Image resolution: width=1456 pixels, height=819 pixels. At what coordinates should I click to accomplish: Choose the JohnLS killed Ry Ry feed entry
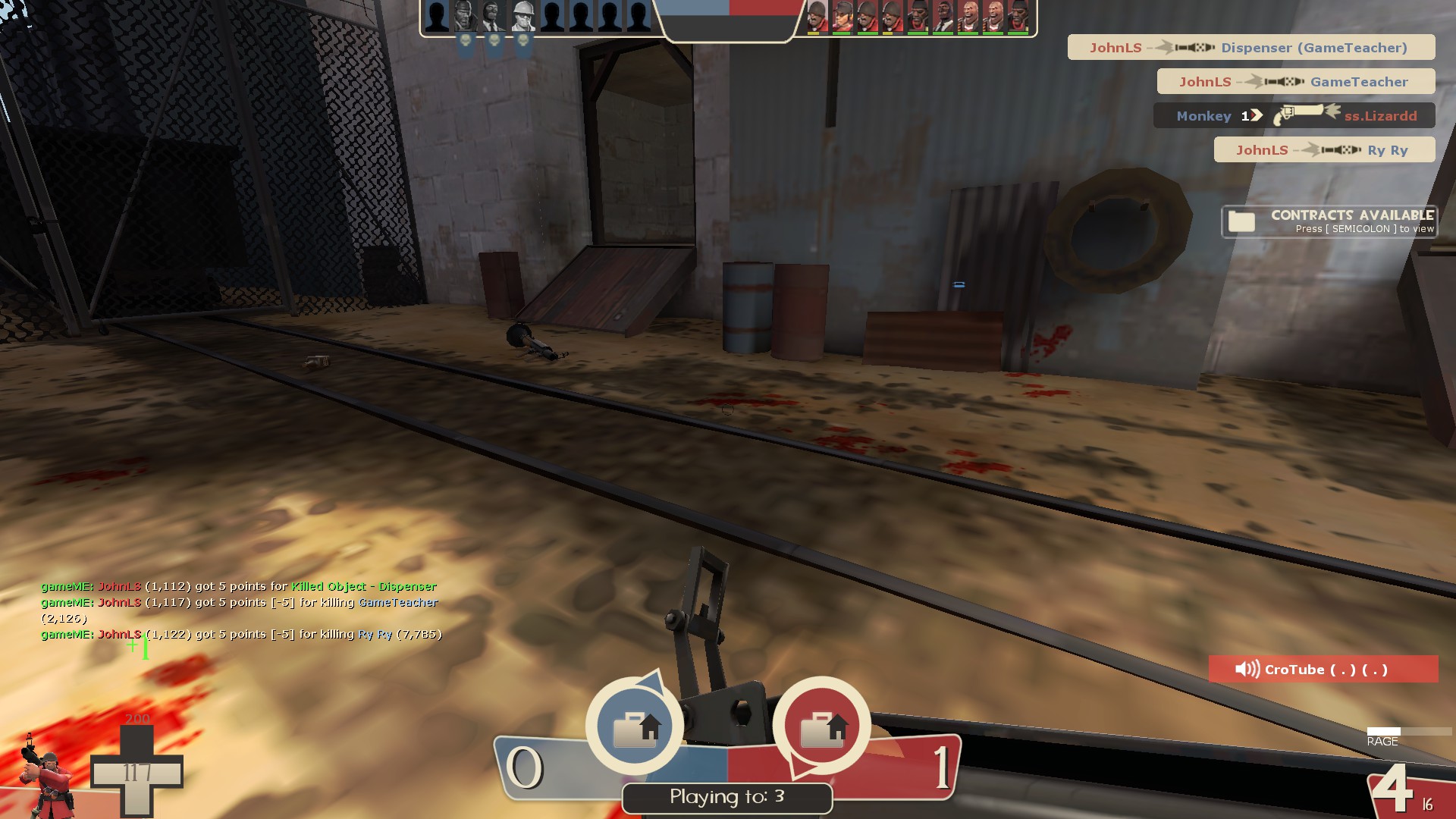tap(1324, 150)
